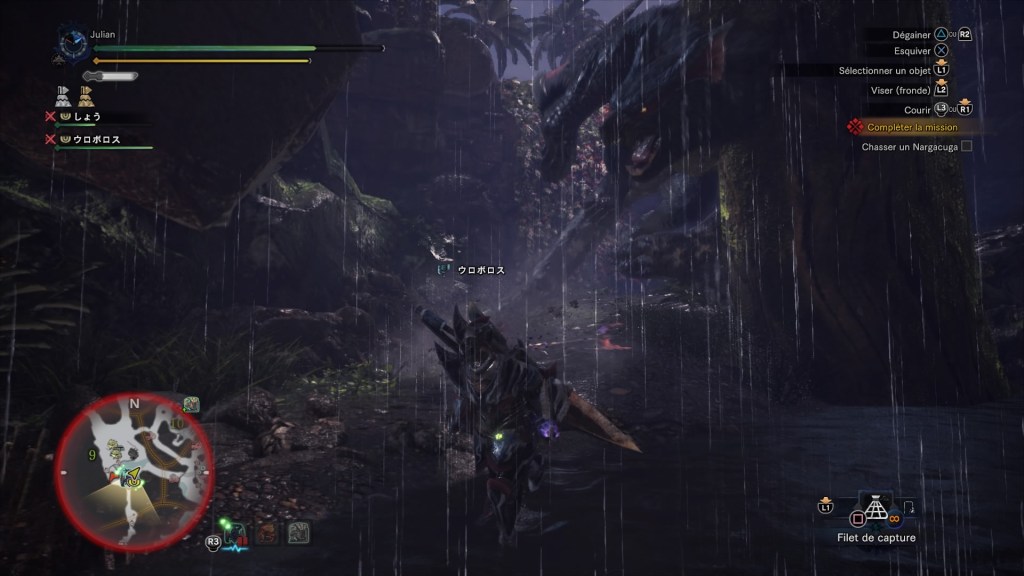Select the tracked monster icon with heartbeat line
Screen dimensions: 1024x576
tap(237, 534)
